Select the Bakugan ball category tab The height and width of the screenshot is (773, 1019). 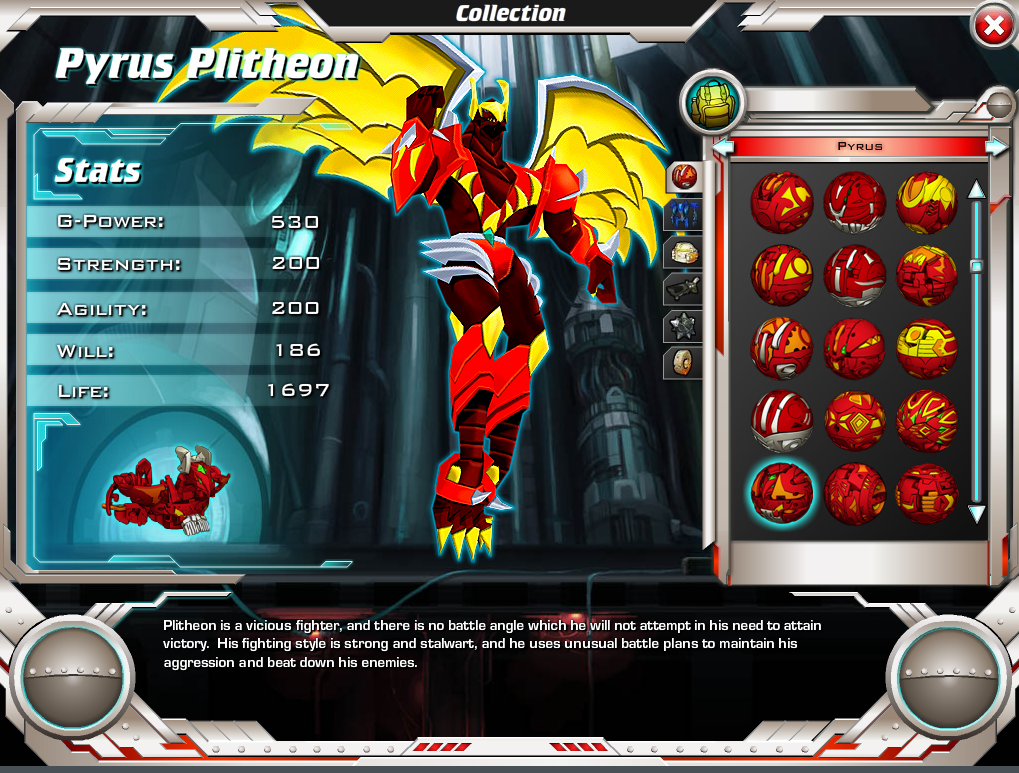684,177
